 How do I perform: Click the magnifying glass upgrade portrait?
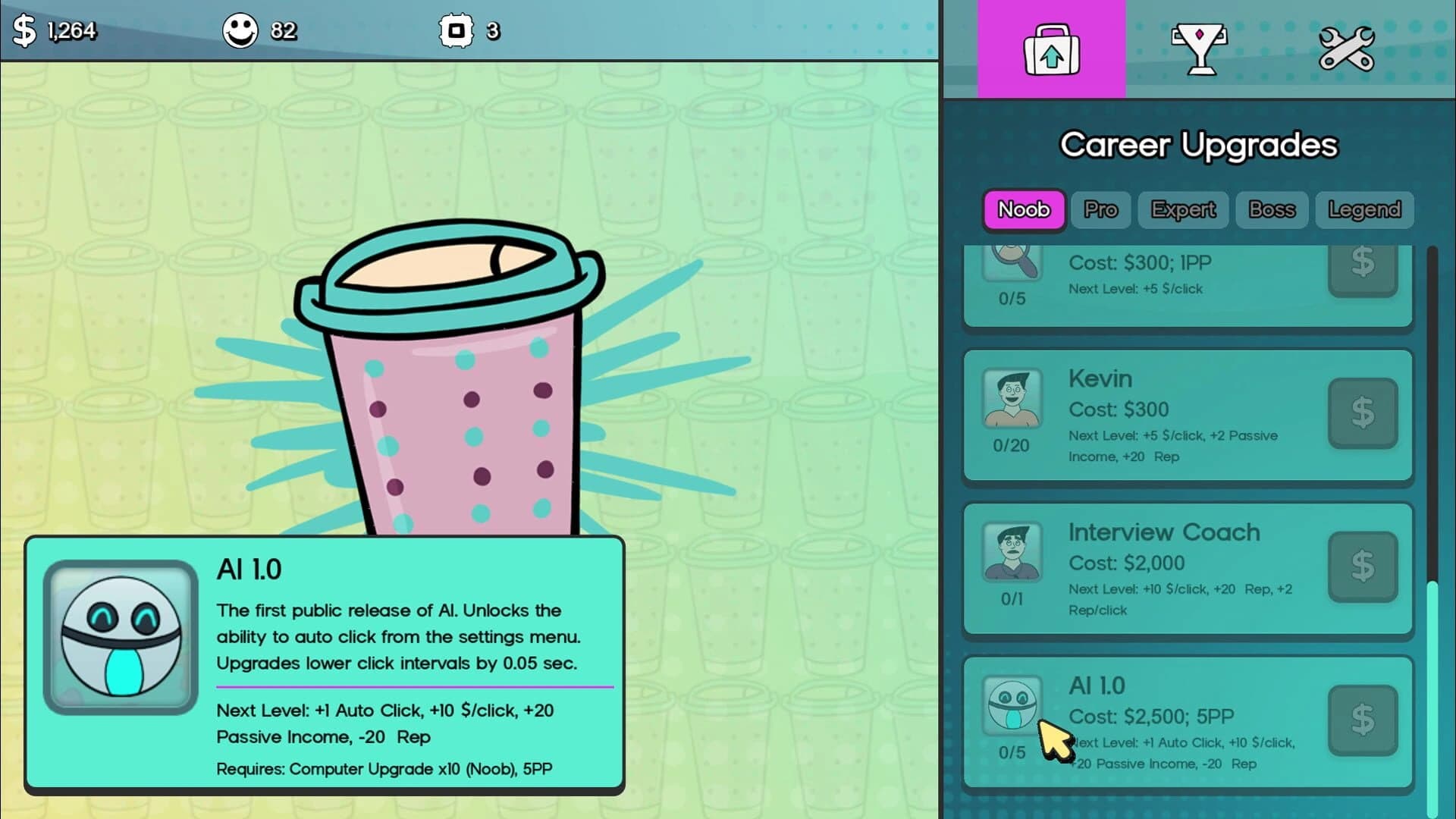[x=1013, y=262]
